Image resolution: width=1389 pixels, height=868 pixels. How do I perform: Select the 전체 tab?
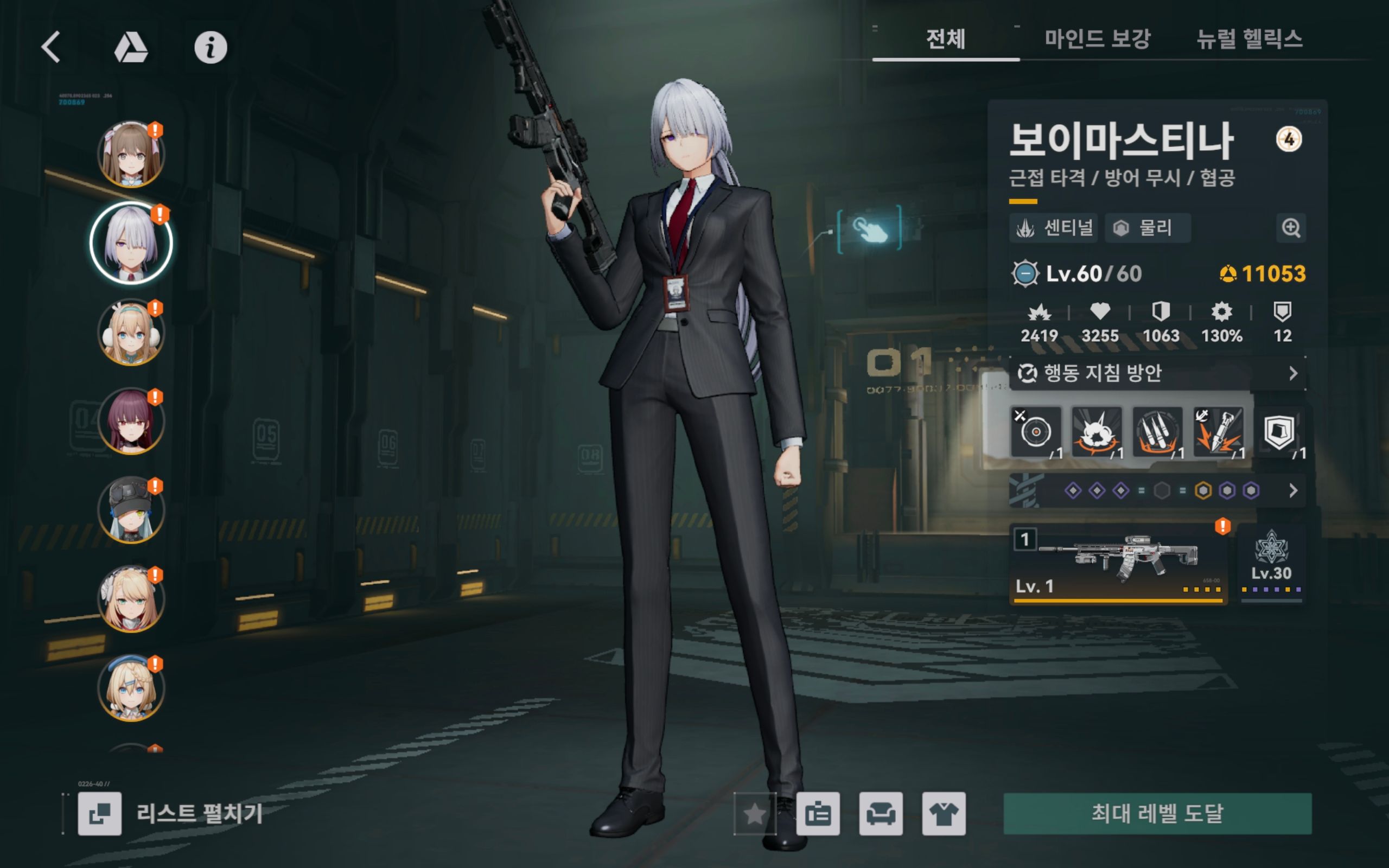946,39
